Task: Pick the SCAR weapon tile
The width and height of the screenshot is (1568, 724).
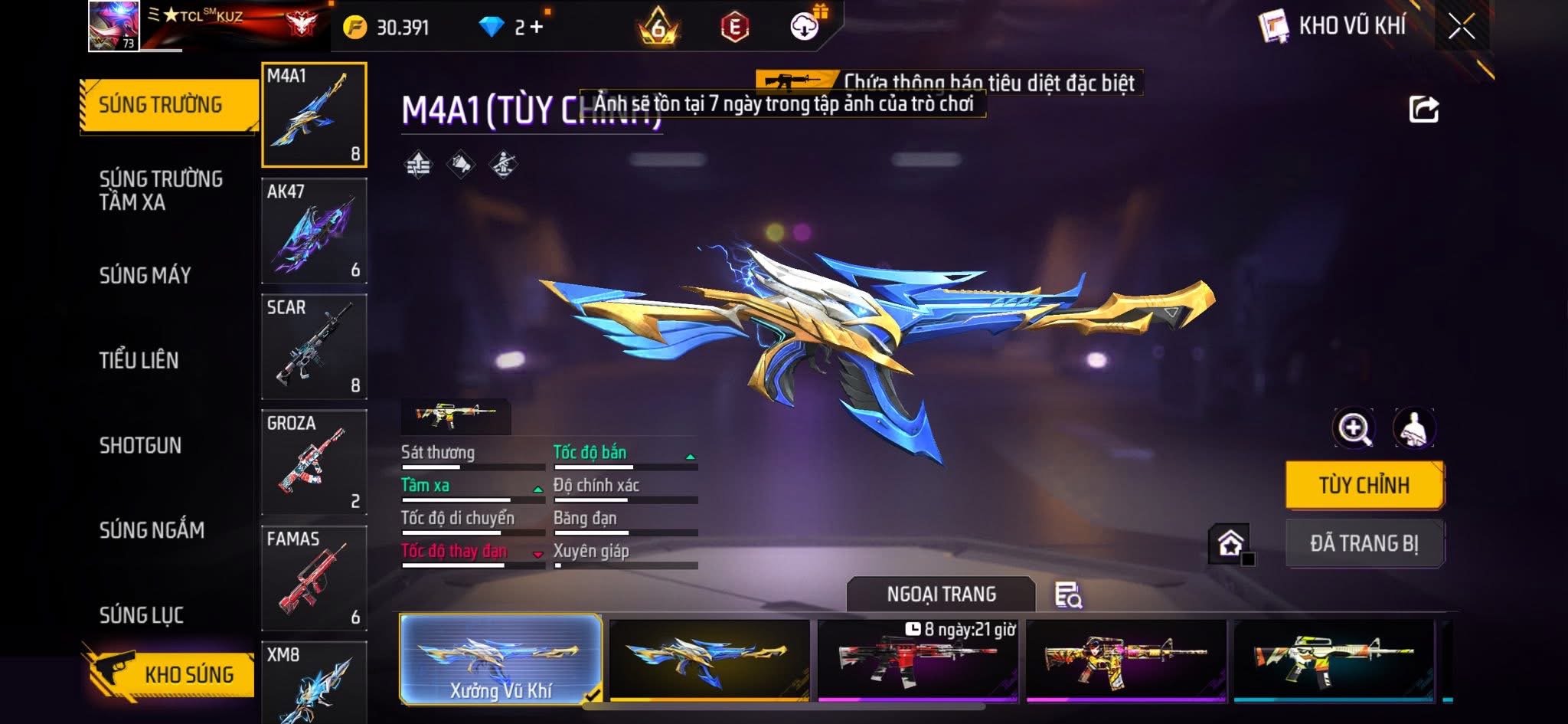Action: 314,346
